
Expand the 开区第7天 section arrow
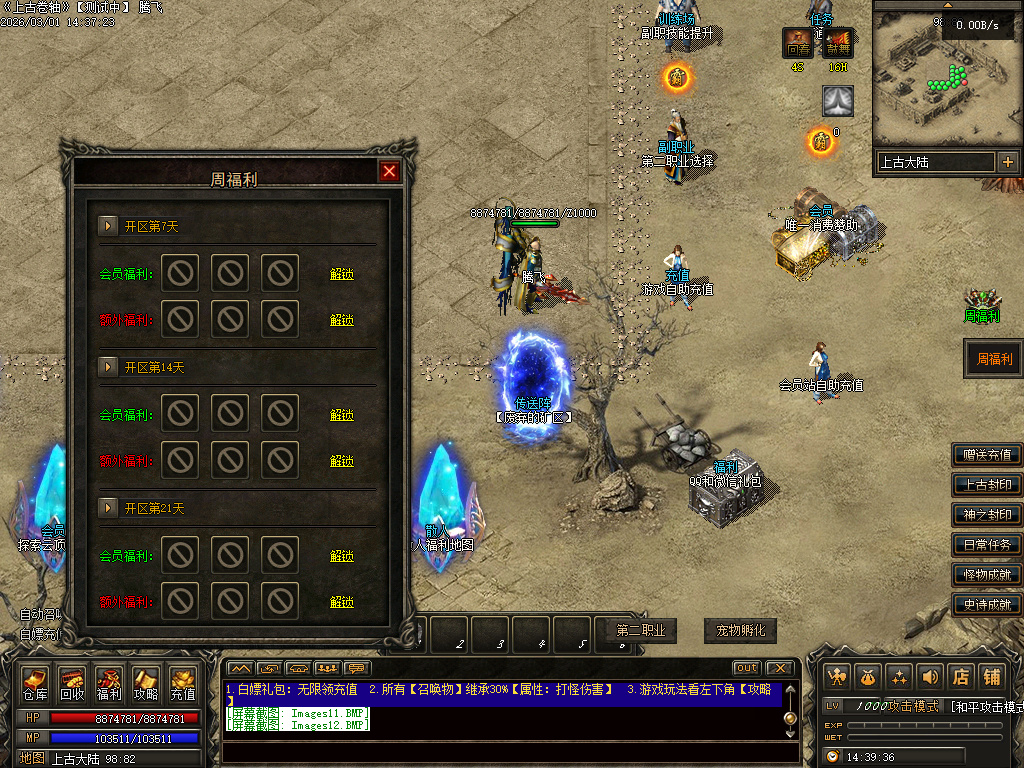(x=107, y=226)
